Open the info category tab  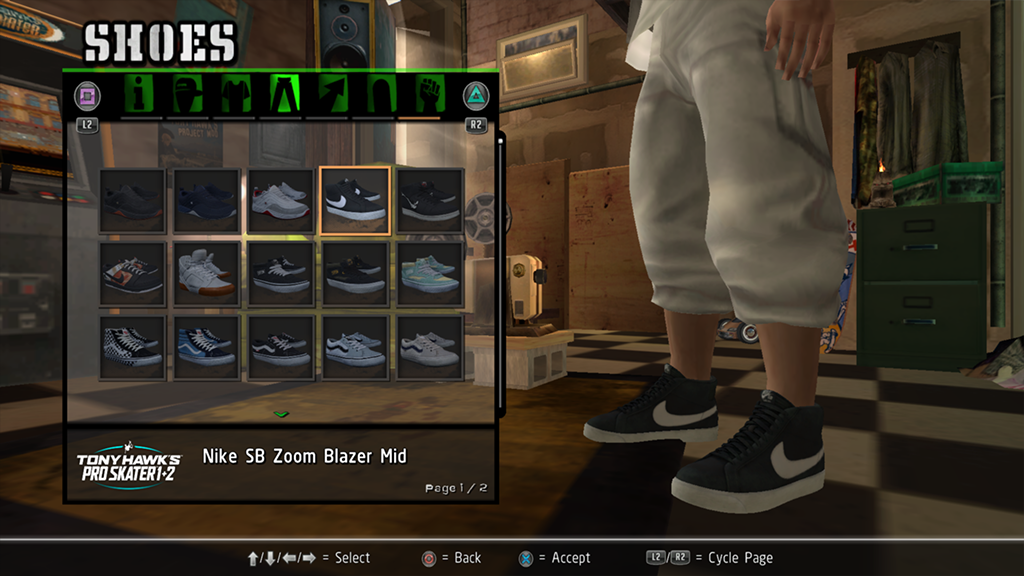140,96
